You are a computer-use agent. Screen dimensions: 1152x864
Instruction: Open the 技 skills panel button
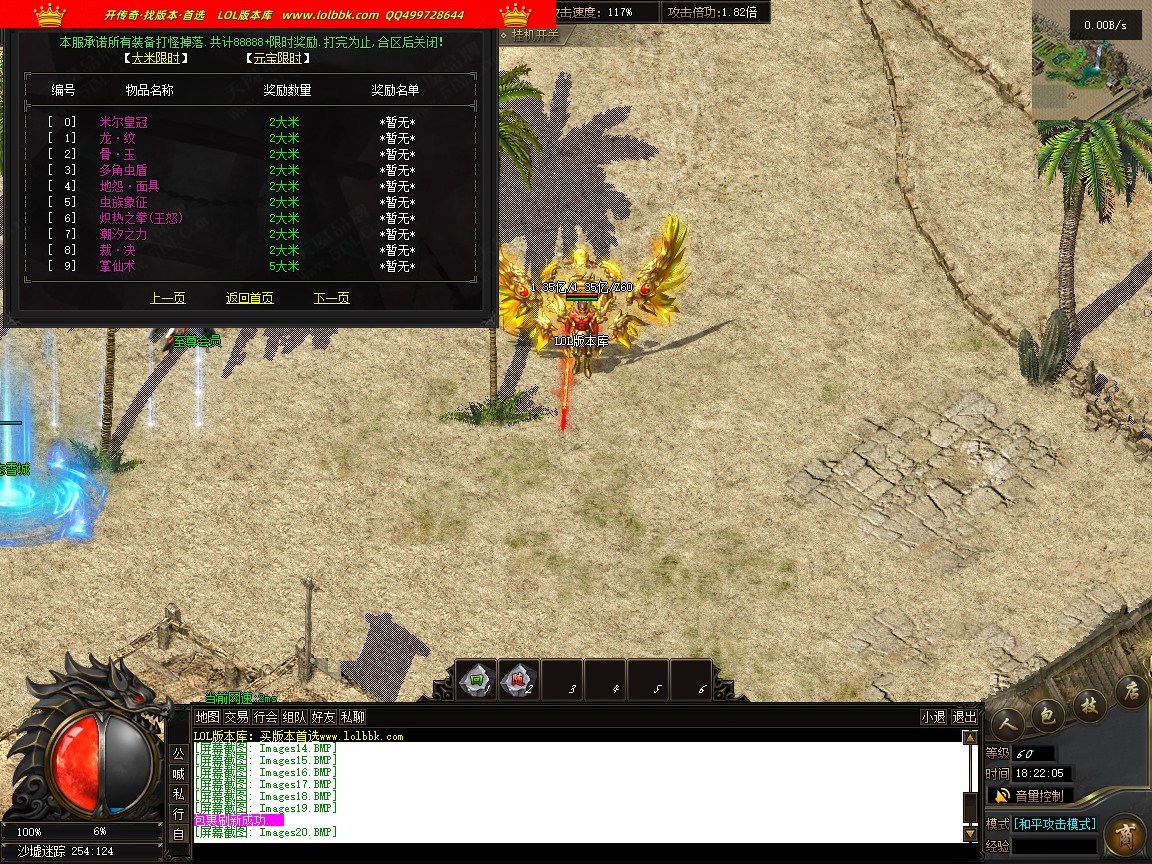click(x=1088, y=704)
